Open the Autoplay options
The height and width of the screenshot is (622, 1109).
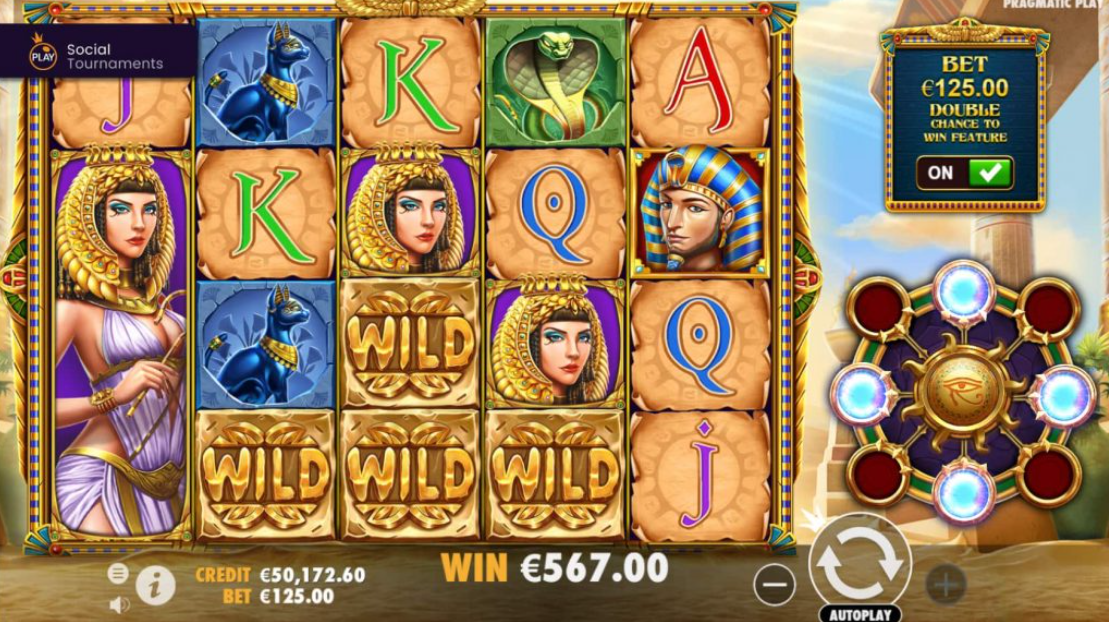[860, 613]
